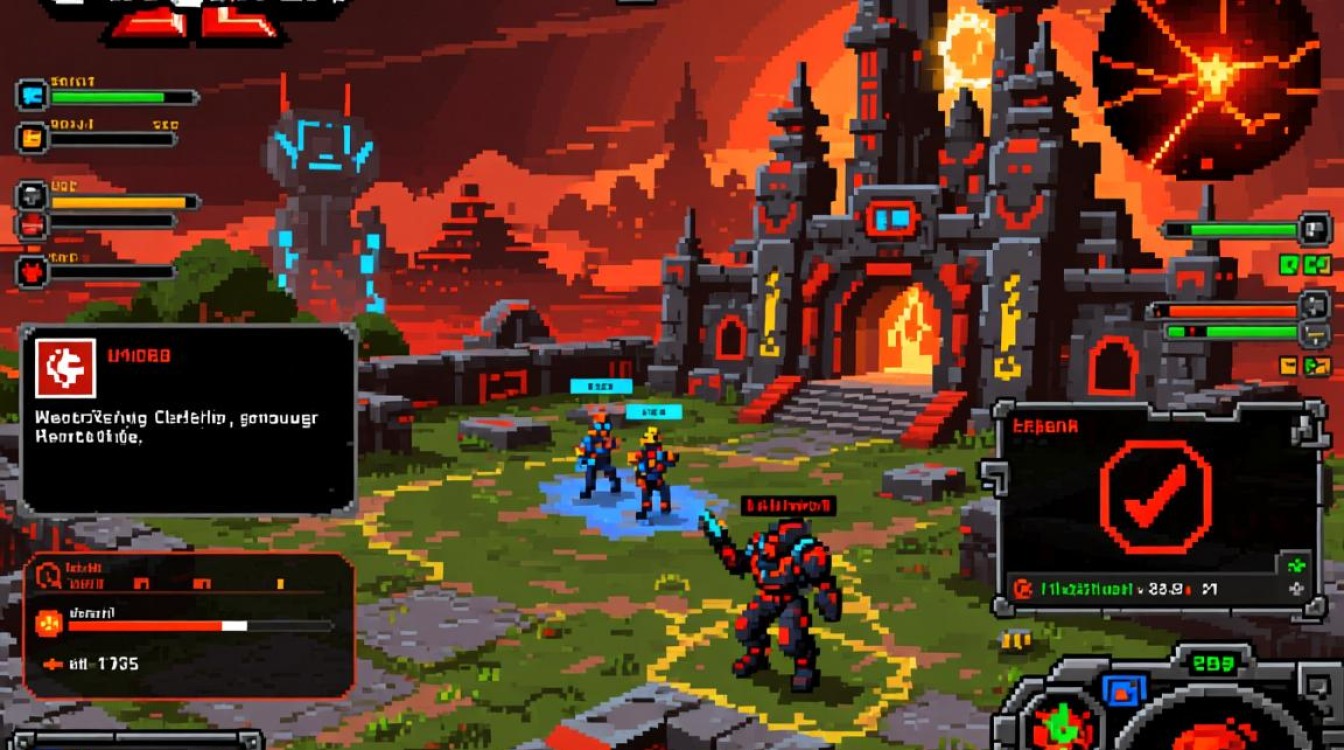Click the red portrait icon in the dialogue box
Screen dimensions: 1344x750
pyautogui.click(x=65, y=368)
